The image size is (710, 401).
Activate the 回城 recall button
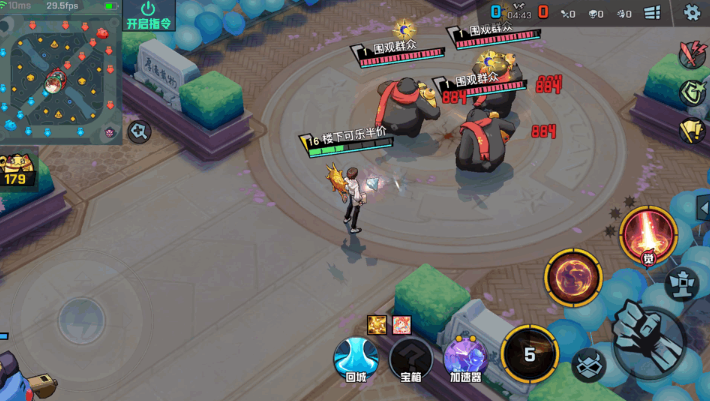click(x=355, y=358)
